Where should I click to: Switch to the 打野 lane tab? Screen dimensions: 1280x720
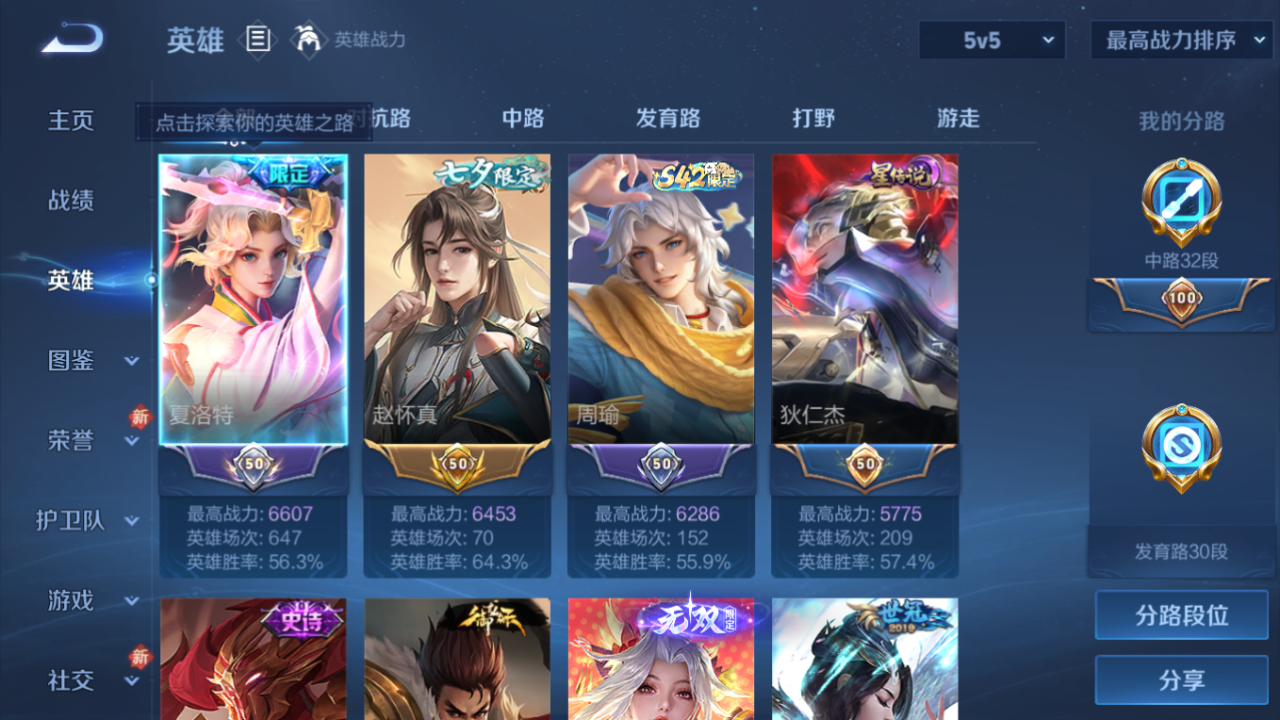click(x=814, y=118)
